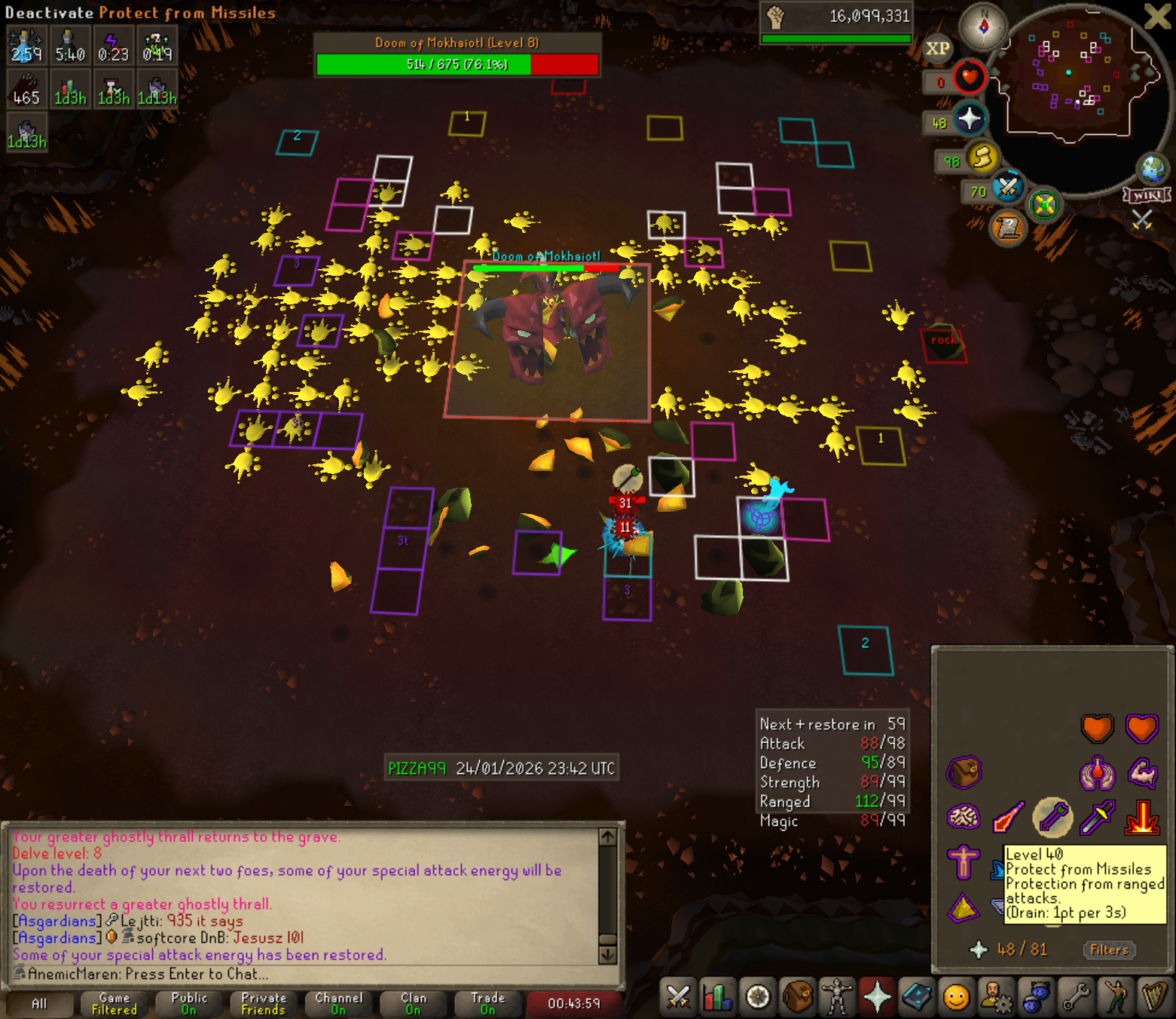Viewport: 1176px width, 1019px height.
Task: Open the world map globe
Action: point(1153,169)
